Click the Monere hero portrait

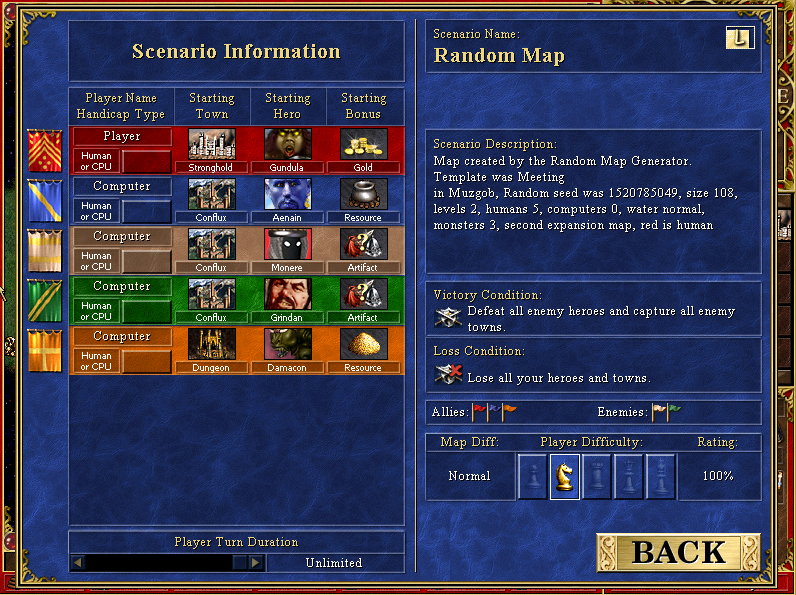(x=288, y=244)
